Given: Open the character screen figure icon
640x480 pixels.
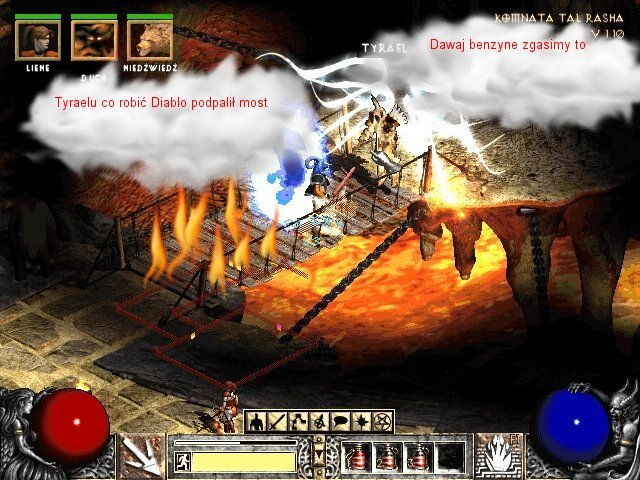Looking at the screenshot, I should 256,422.
